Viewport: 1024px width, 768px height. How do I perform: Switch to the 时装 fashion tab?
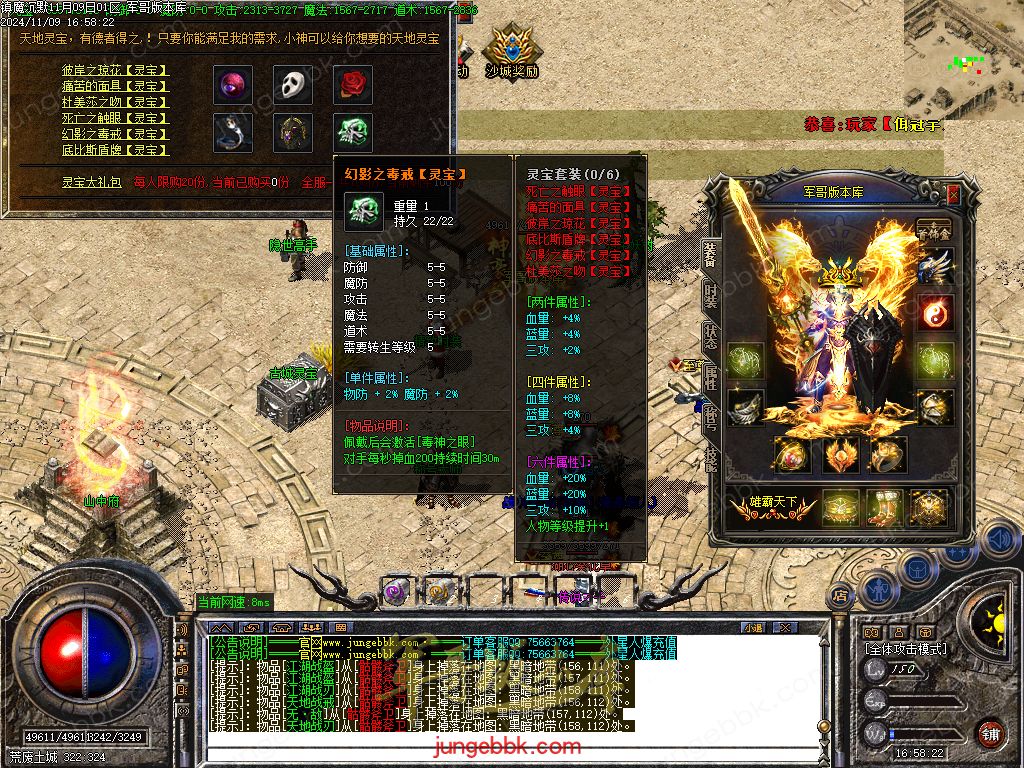(711, 295)
